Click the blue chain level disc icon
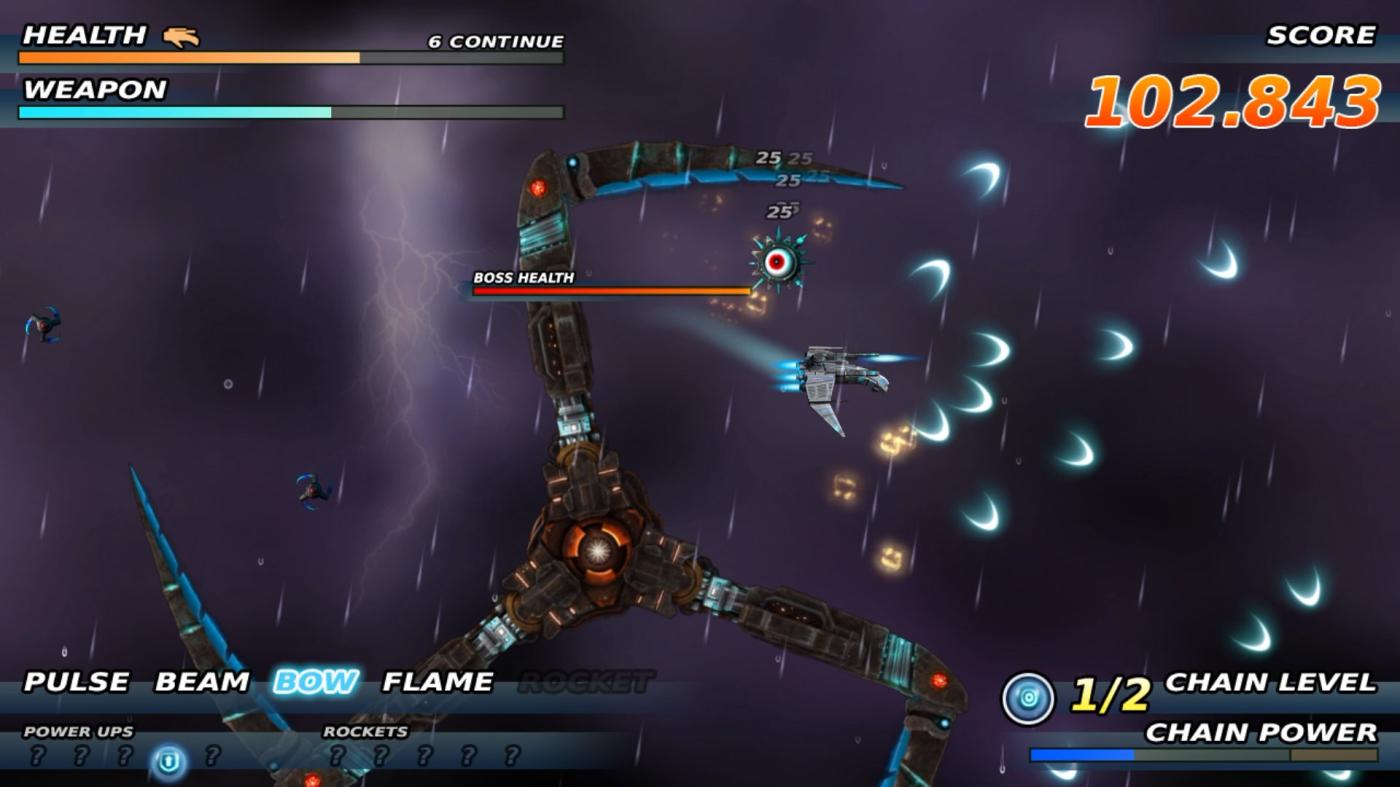The width and height of the screenshot is (1400, 787). pos(1028,697)
